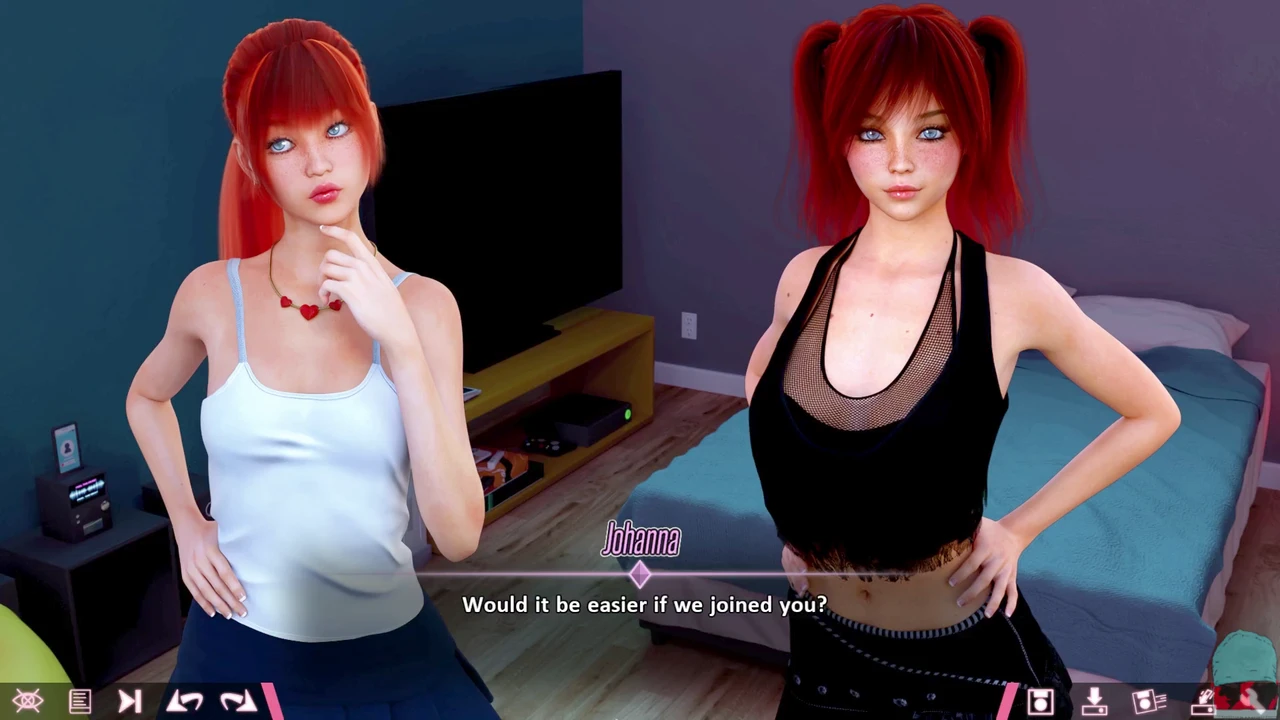Screen dimensions: 1280x720
Task: Roll forward to the next line
Action: (238, 701)
